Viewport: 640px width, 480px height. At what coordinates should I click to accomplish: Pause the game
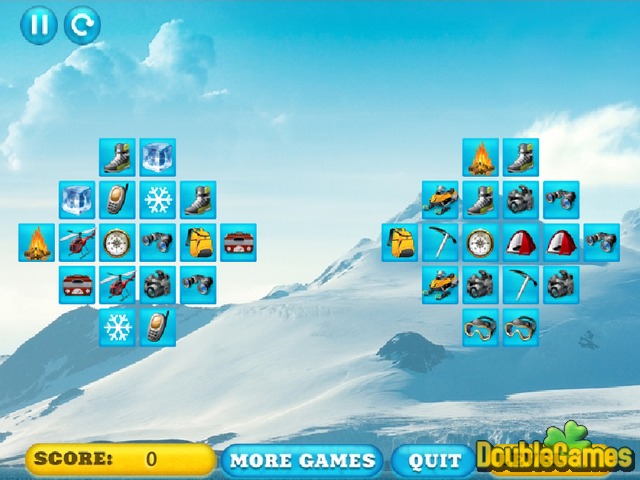click(39, 25)
